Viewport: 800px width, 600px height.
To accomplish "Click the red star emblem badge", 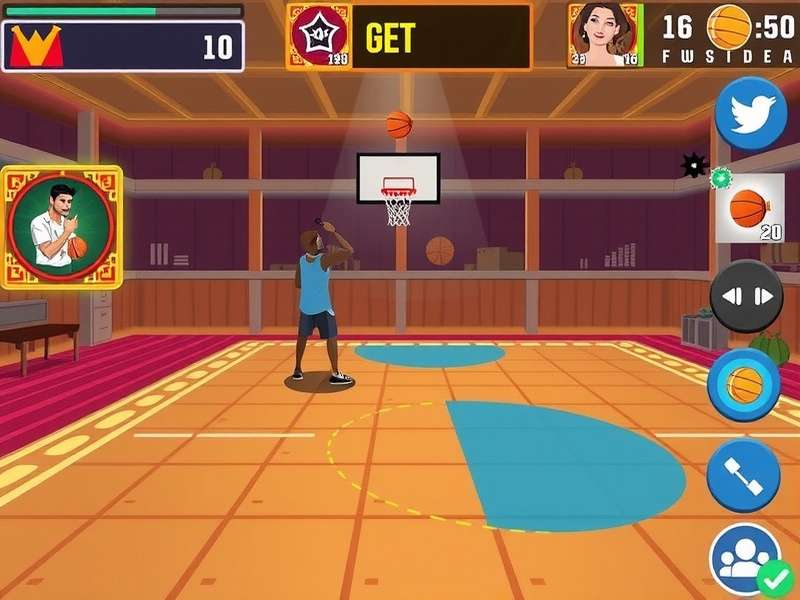I will click(319, 35).
